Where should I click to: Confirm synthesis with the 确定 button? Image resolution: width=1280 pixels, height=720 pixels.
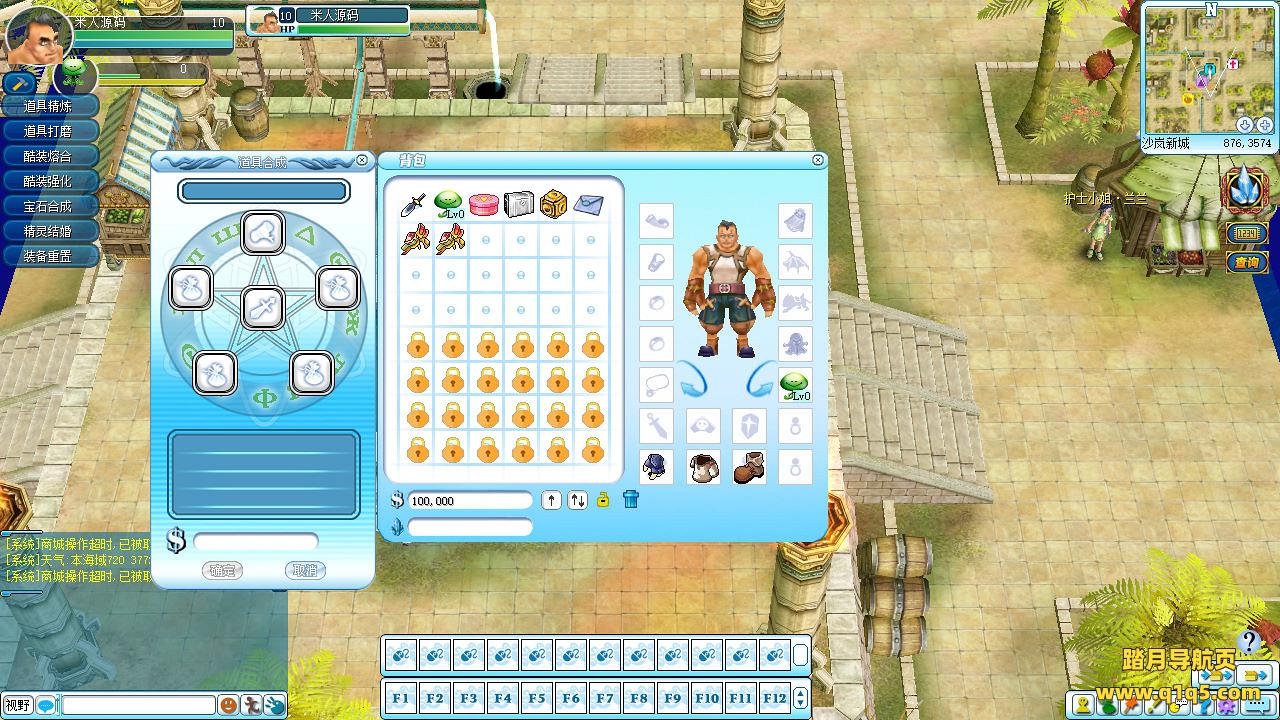tap(222, 570)
